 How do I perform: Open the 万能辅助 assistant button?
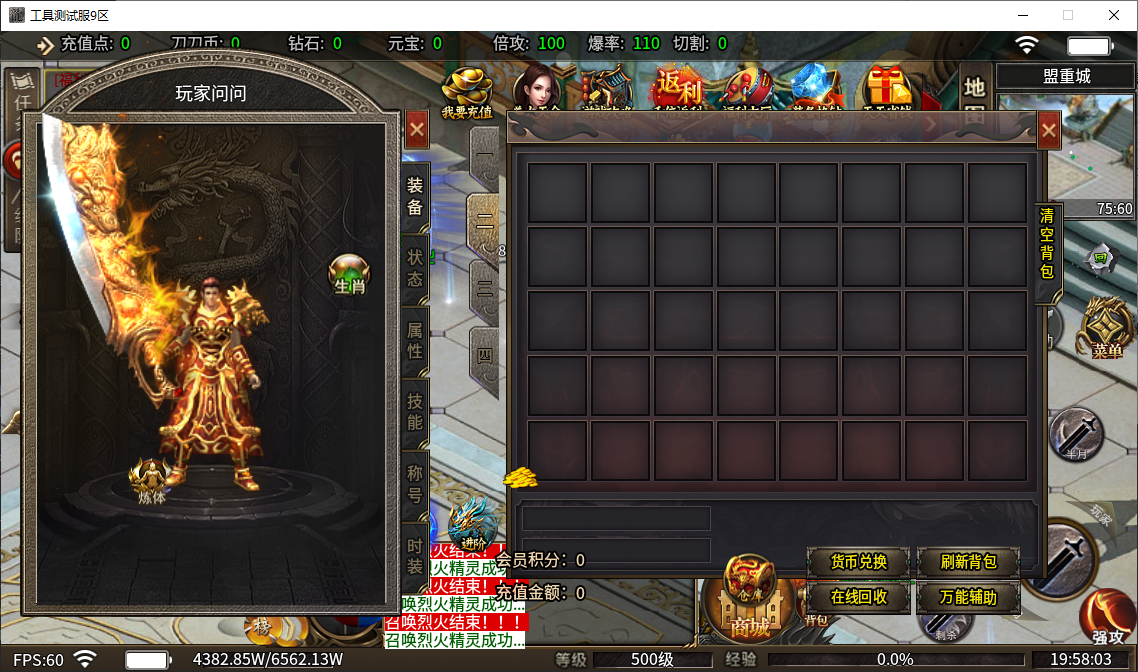tap(968, 598)
